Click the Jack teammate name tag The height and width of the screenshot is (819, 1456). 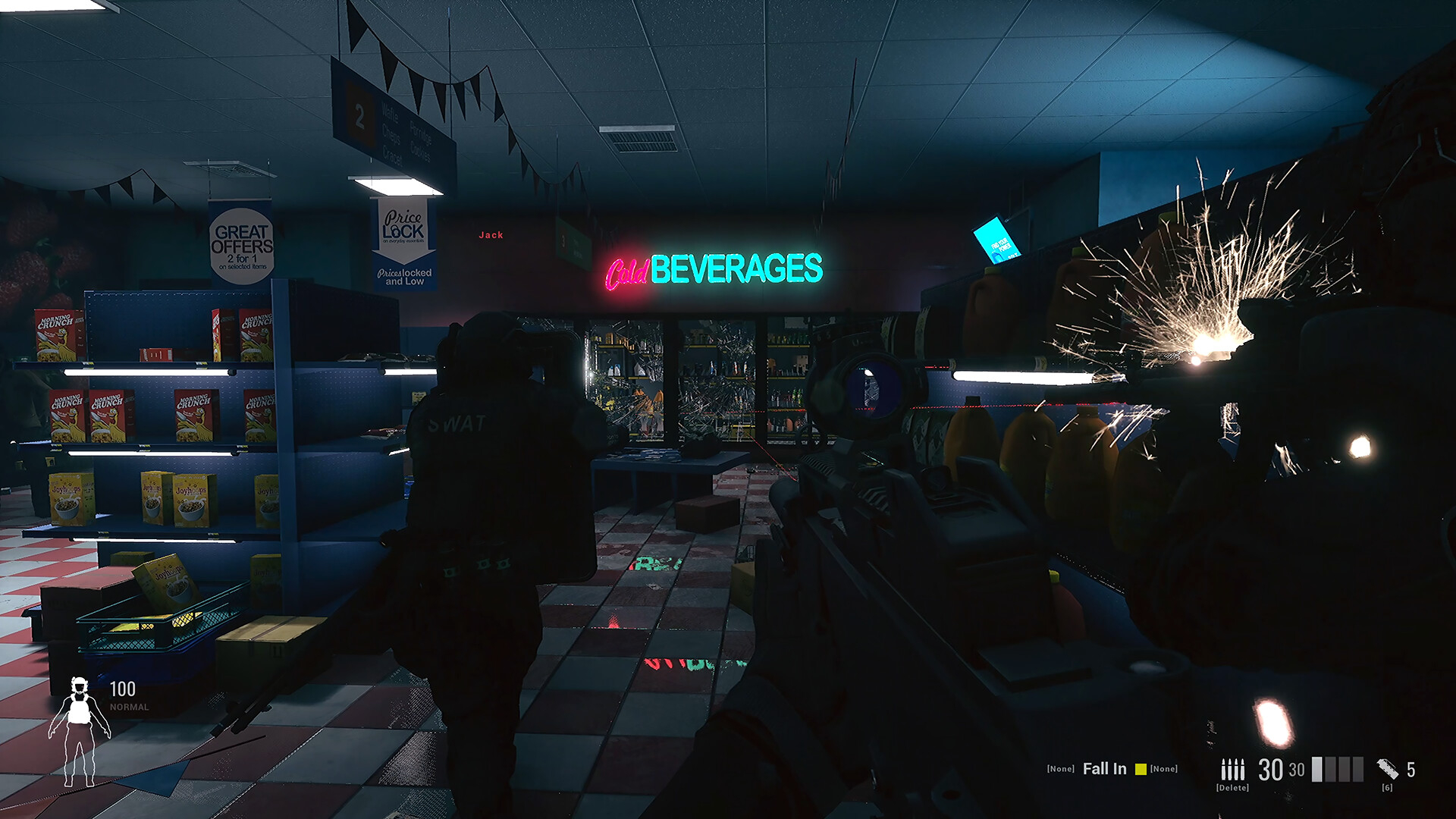point(491,235)
